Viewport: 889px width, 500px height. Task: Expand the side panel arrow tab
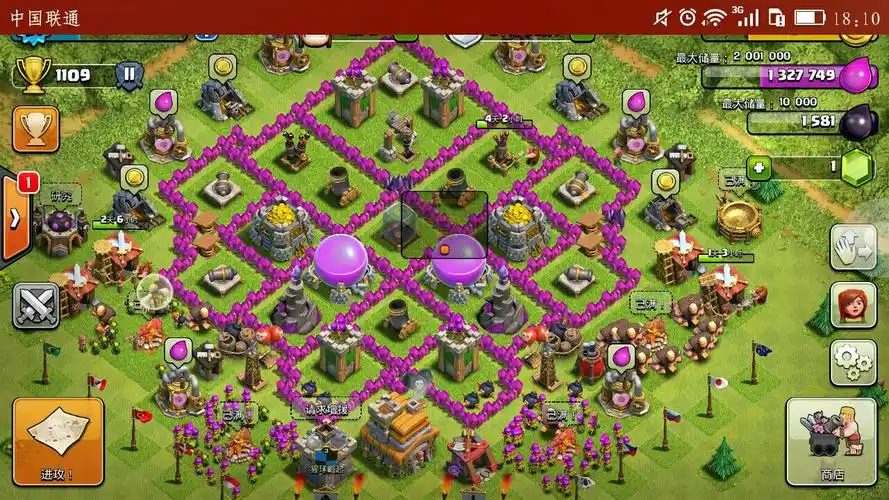(x=14, y=218)
